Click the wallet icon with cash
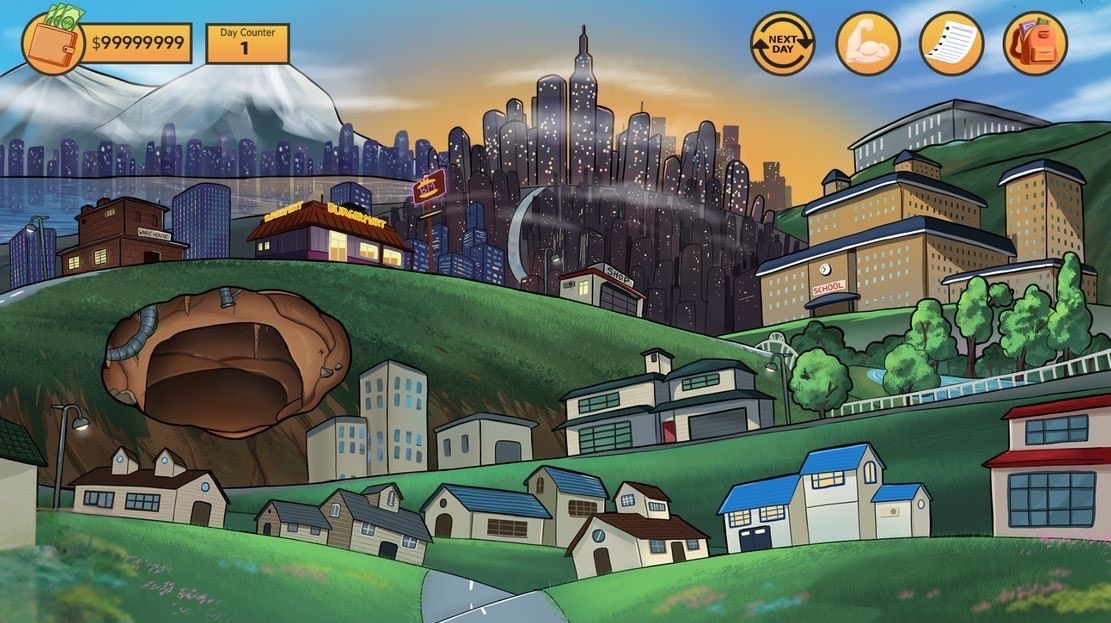Viewport: 1111px width, 623px height. (53, 42)
